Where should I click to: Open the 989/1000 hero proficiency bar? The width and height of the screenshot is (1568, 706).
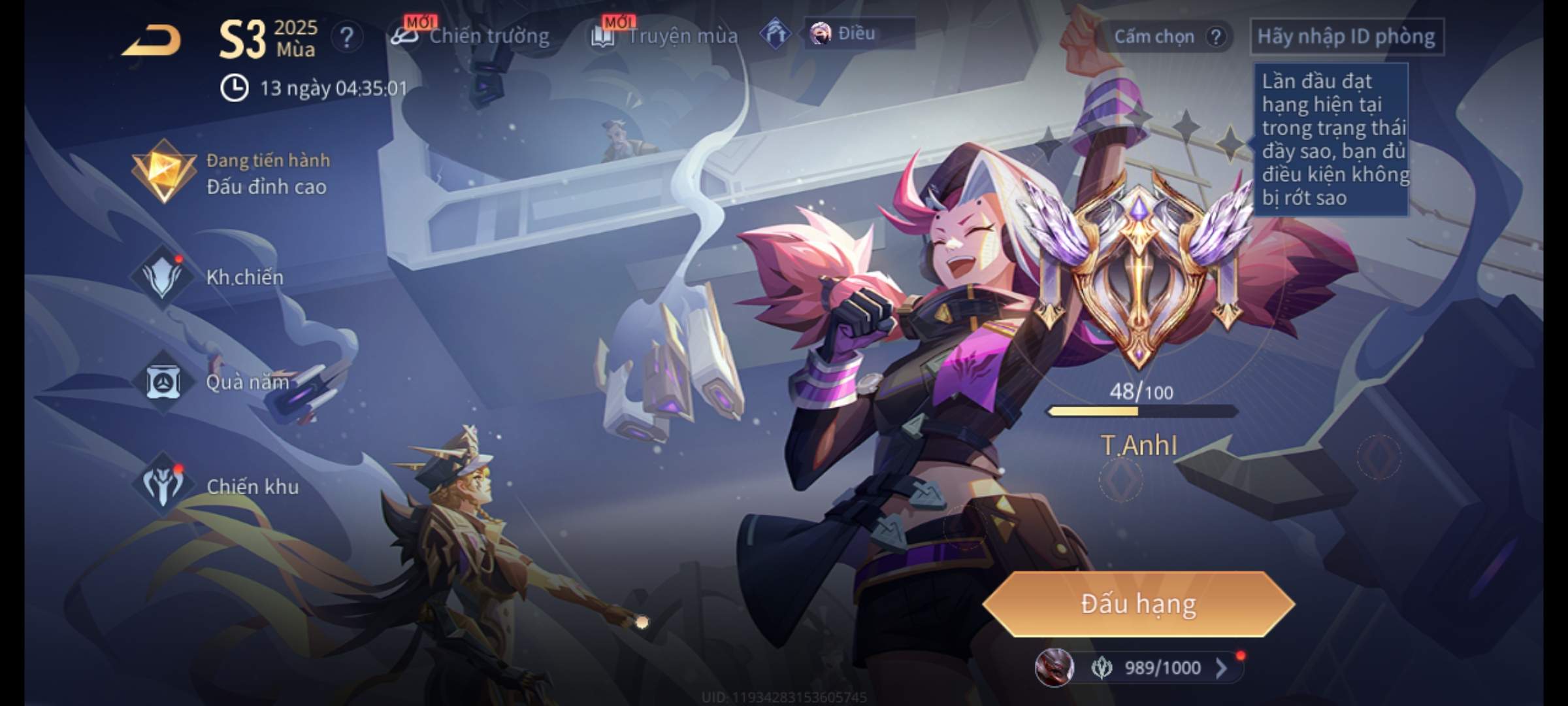1140,667
